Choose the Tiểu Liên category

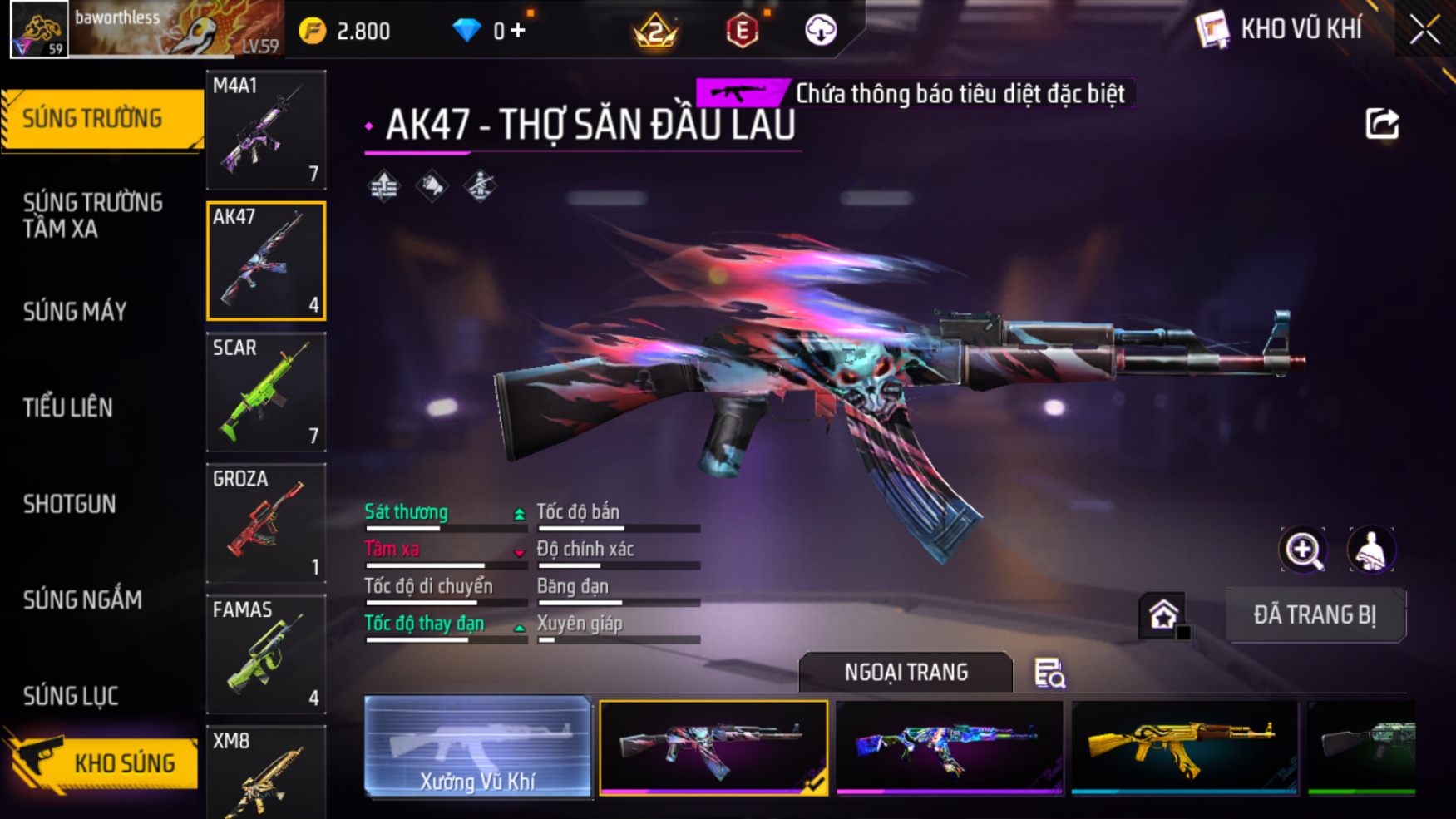tap(68, 407)
